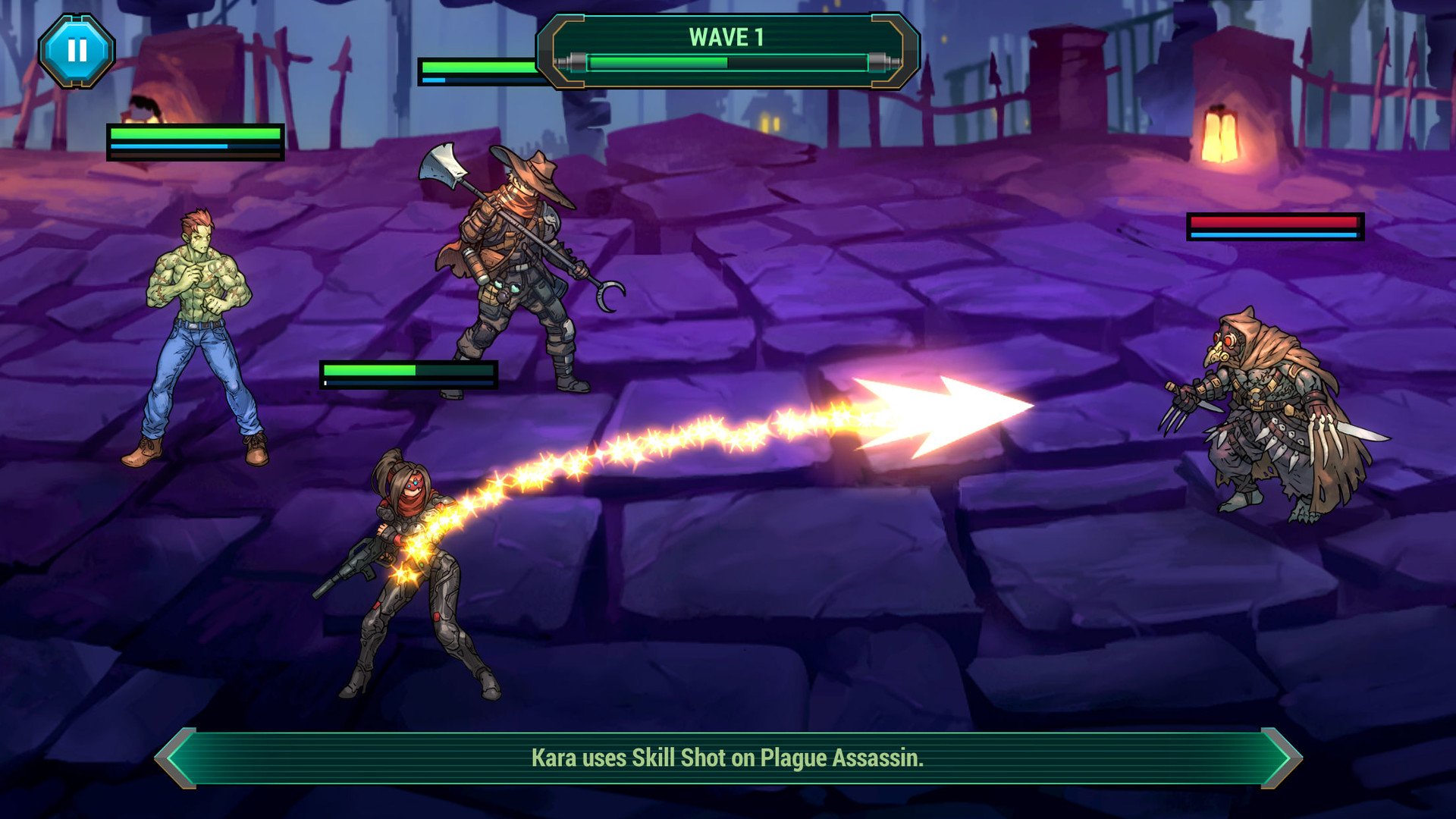1456x819 pixels.
Task: Pause the battle with the hexagon button
Action: [77, 51]
